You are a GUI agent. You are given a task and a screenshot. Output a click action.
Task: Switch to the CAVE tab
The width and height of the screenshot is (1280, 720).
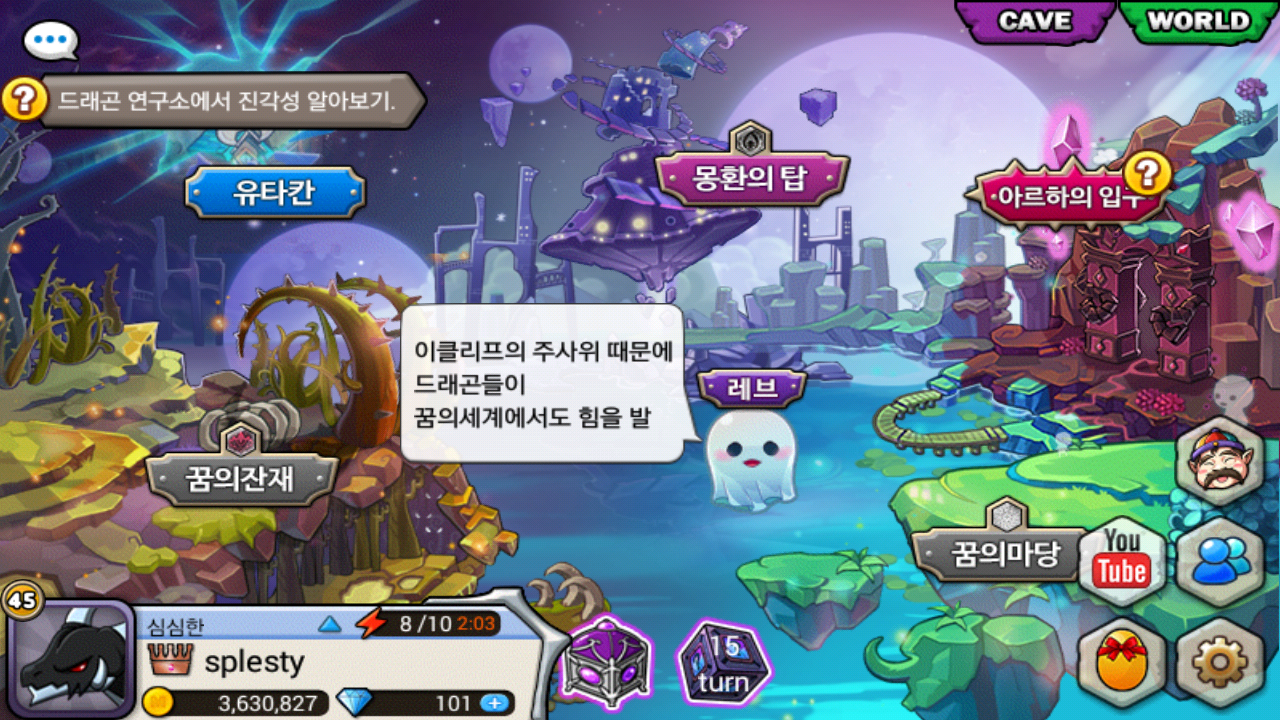[1034, 22]
